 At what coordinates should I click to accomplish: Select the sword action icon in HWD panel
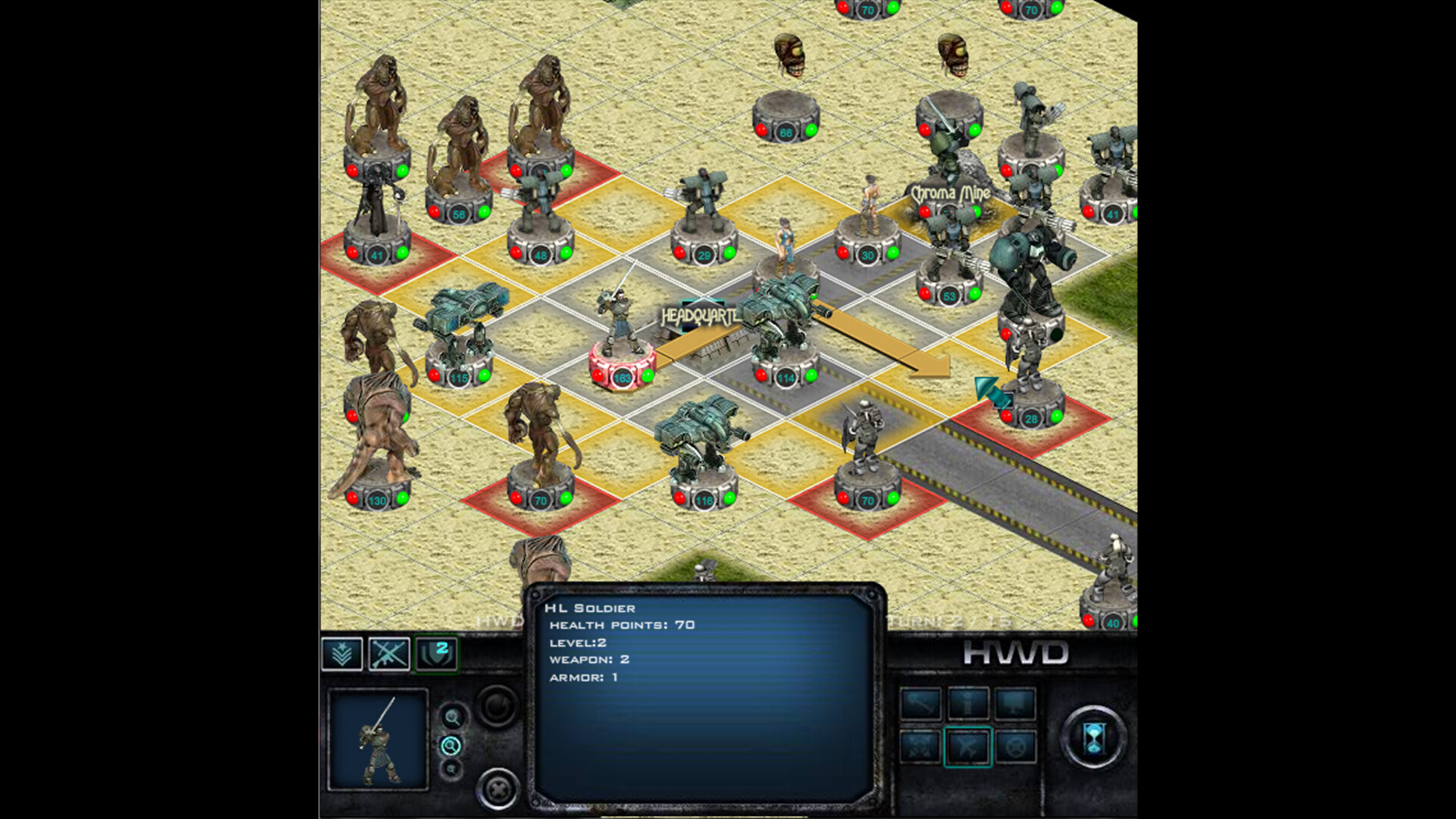[921, 704]
